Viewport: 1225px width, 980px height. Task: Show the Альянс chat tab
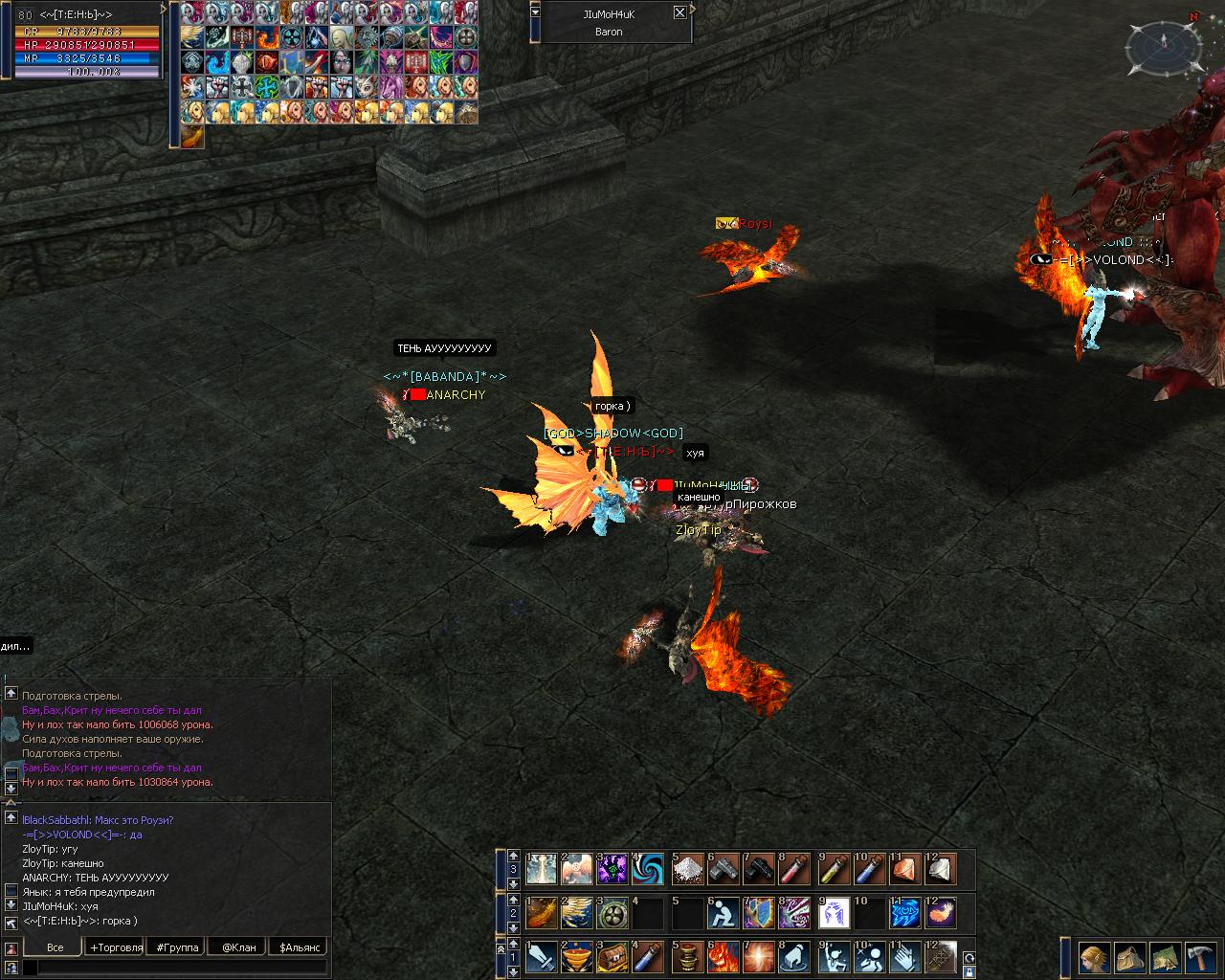click(x=301, y=947)
